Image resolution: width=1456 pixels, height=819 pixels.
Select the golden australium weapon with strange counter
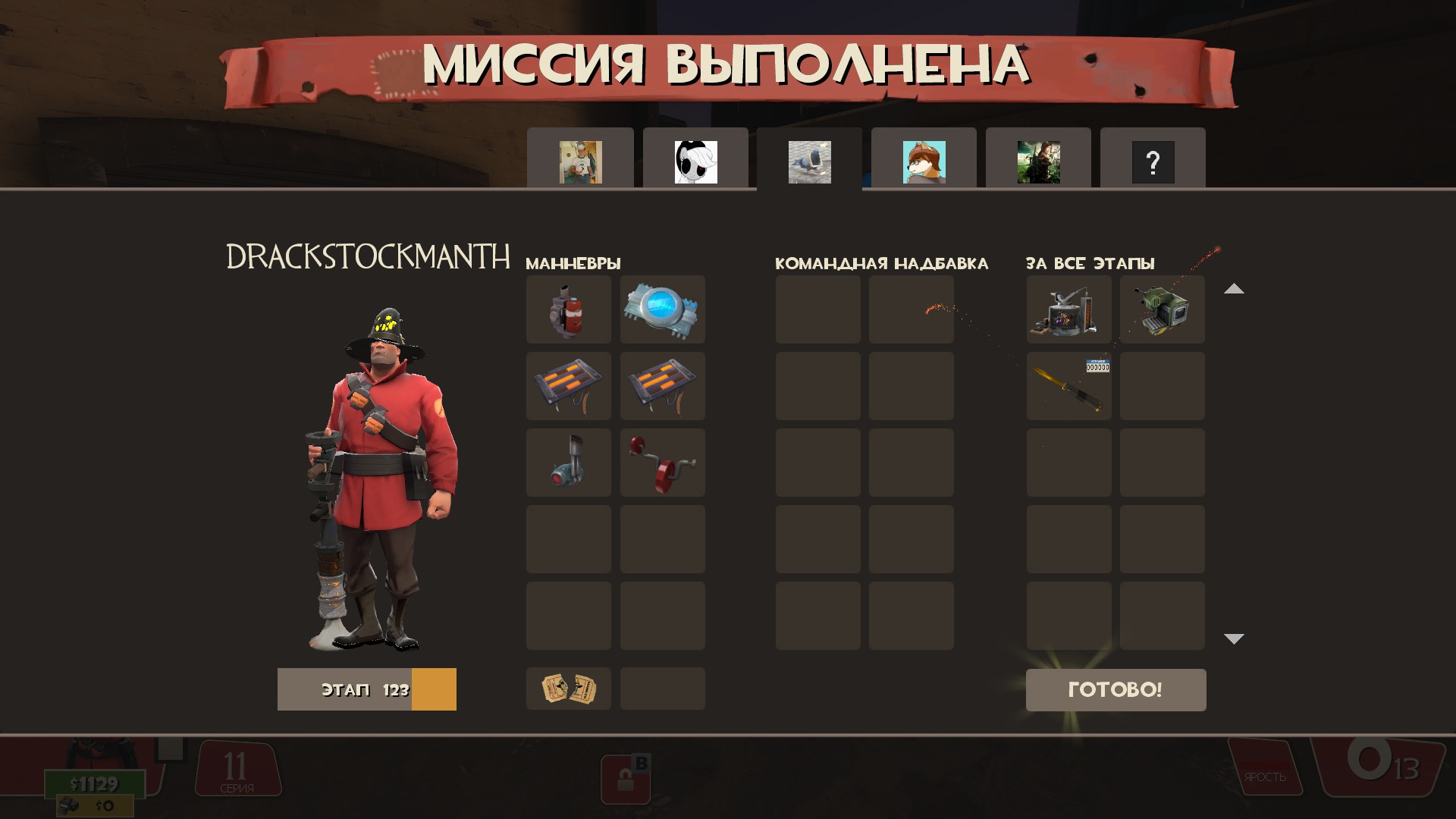click(1068, 387)
